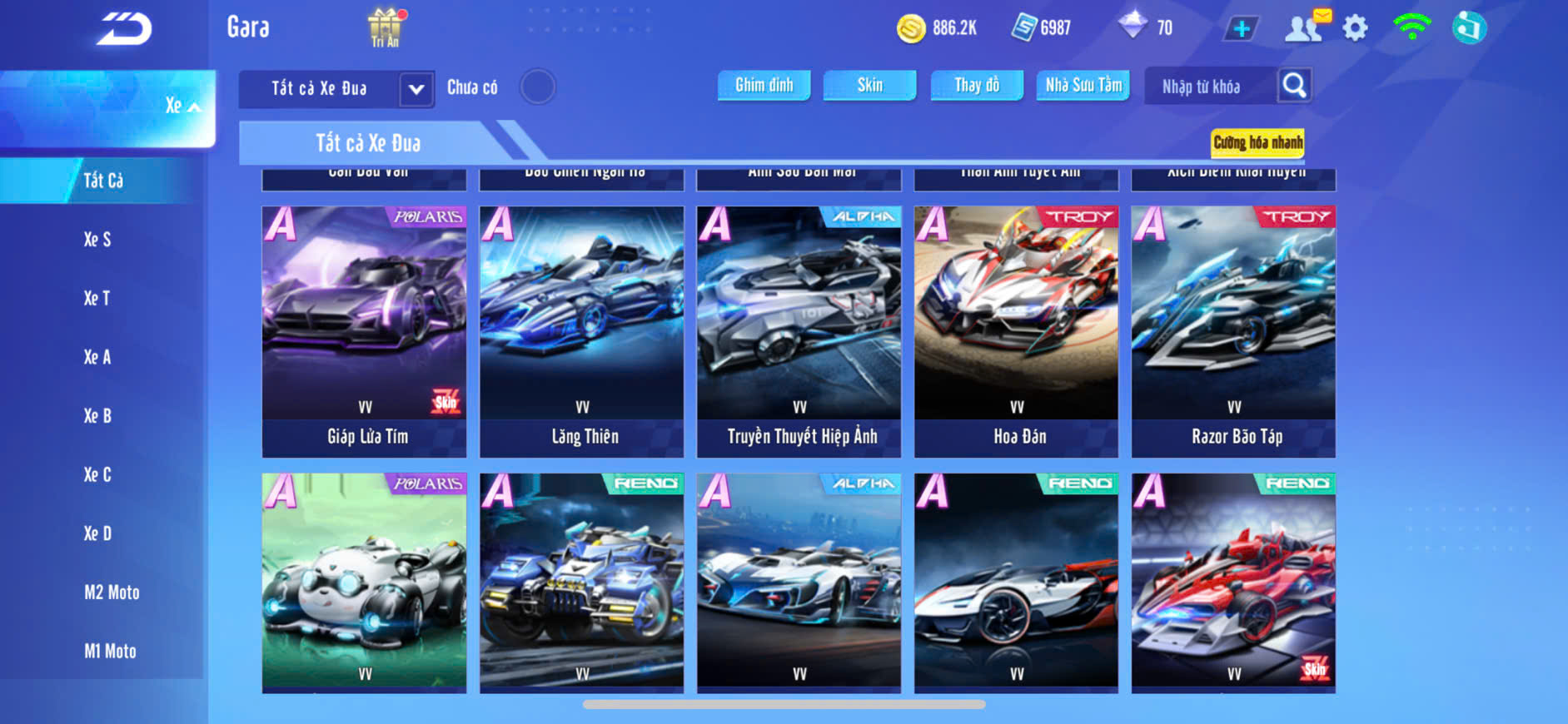This screenshot has height=724, width=1568.
Task: Open the Tất cả Xe Đua dropdown
Action: coord(416,89)
